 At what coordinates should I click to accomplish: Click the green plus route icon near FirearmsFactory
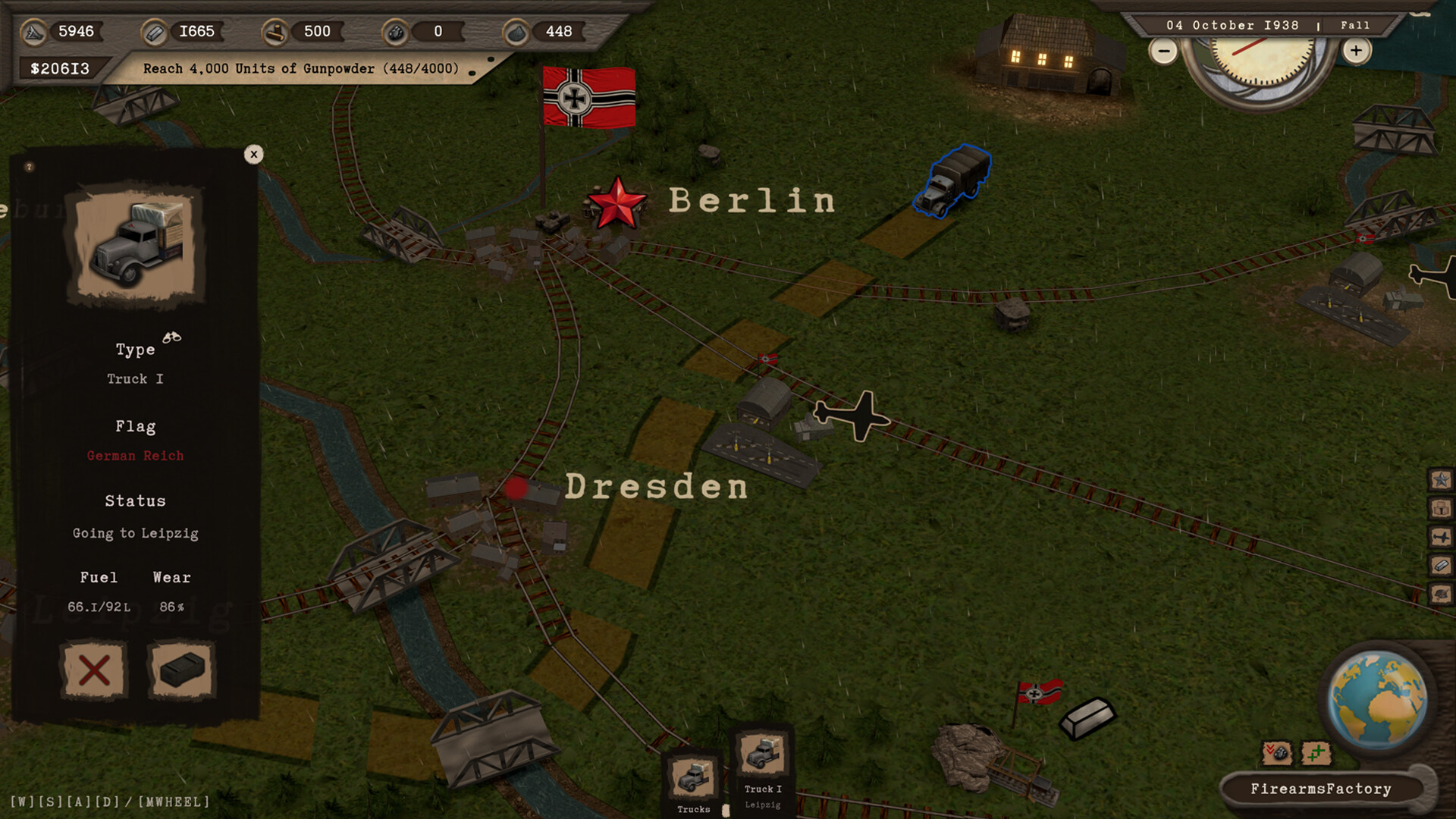(x=1316, y=752)
